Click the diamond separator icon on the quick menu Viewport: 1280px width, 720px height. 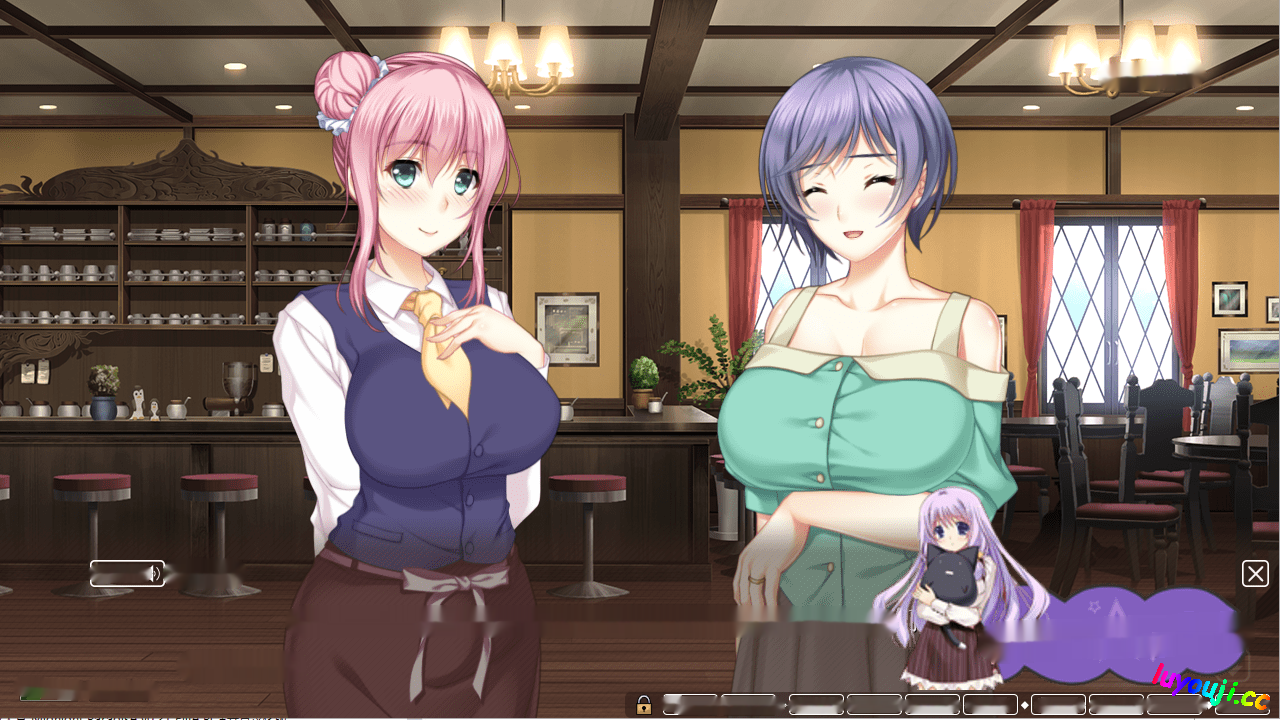[1024, 706]
